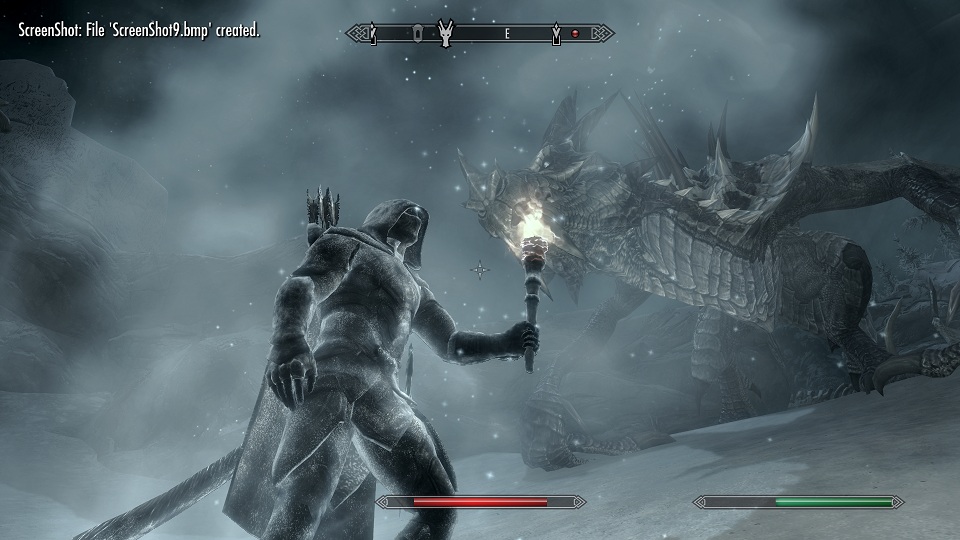Click the arched doorway location marker on the compass
Viewport: 960px width, 540px height.
click(x=415, y=34)
